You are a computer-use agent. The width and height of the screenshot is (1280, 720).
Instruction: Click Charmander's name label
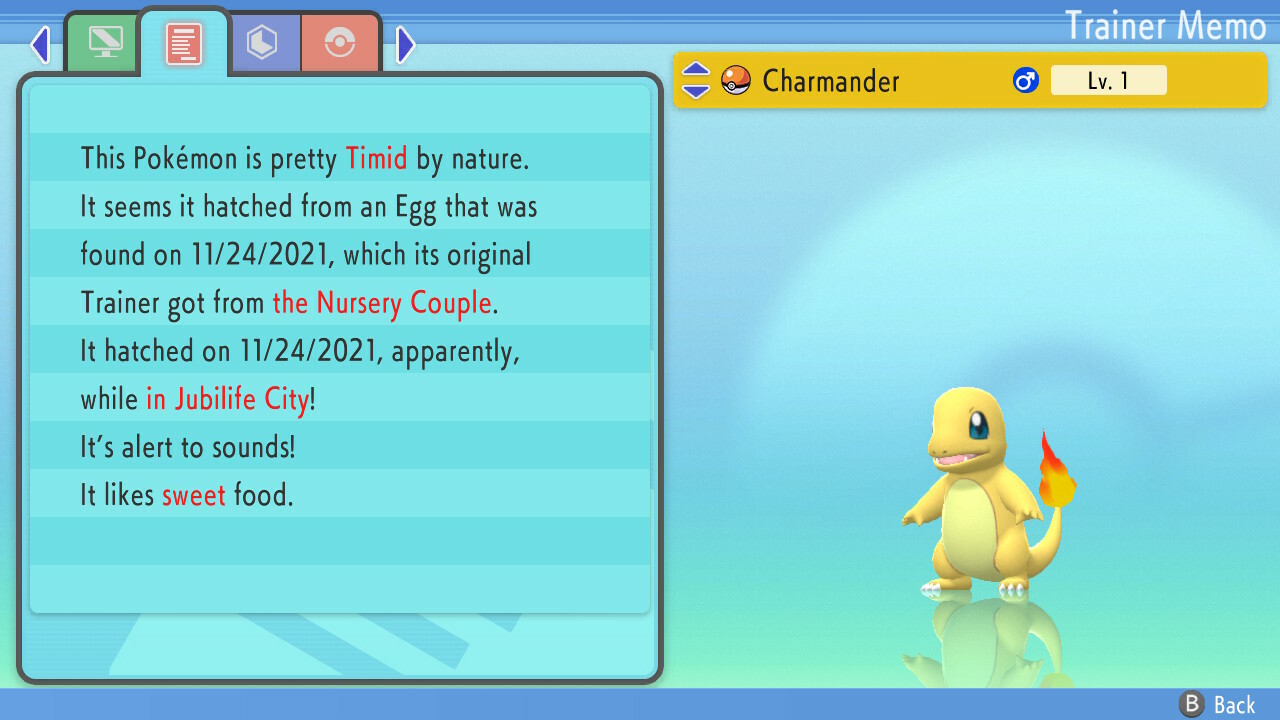832,82
